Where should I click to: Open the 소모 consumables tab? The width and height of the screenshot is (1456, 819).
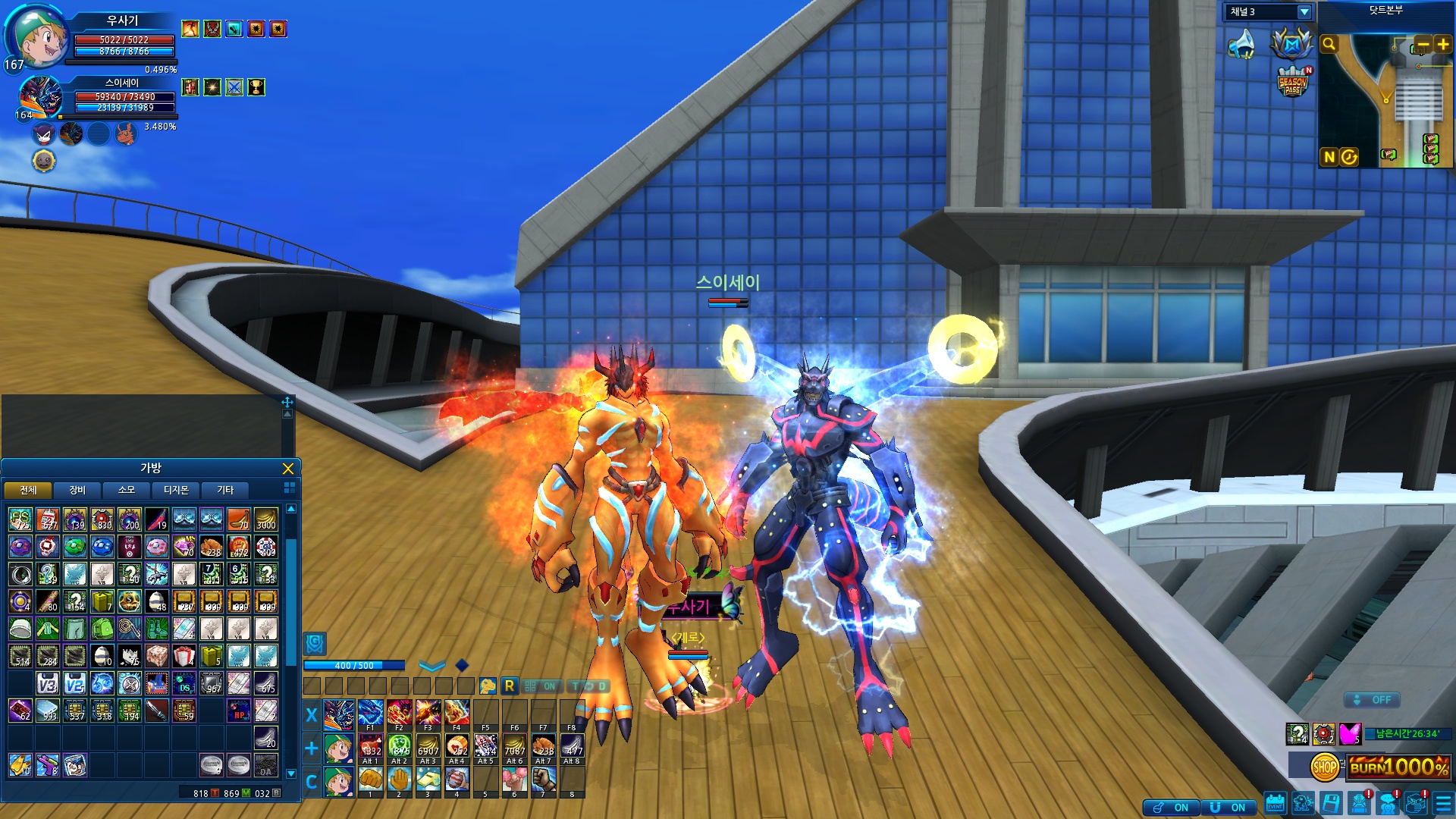[x=127, y=490]
